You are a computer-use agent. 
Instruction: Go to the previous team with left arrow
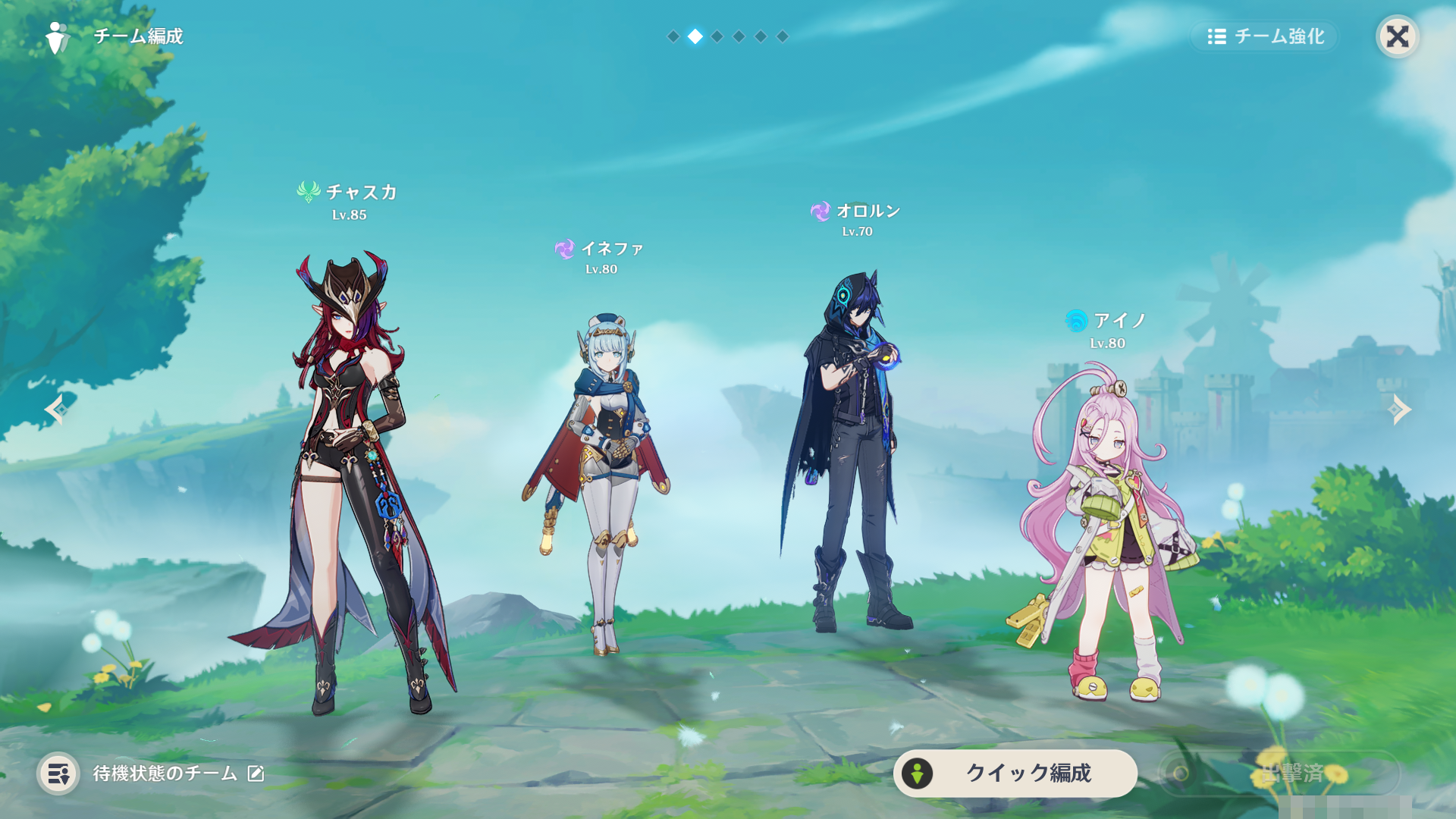pyautogui.click(x=55, y=409)
